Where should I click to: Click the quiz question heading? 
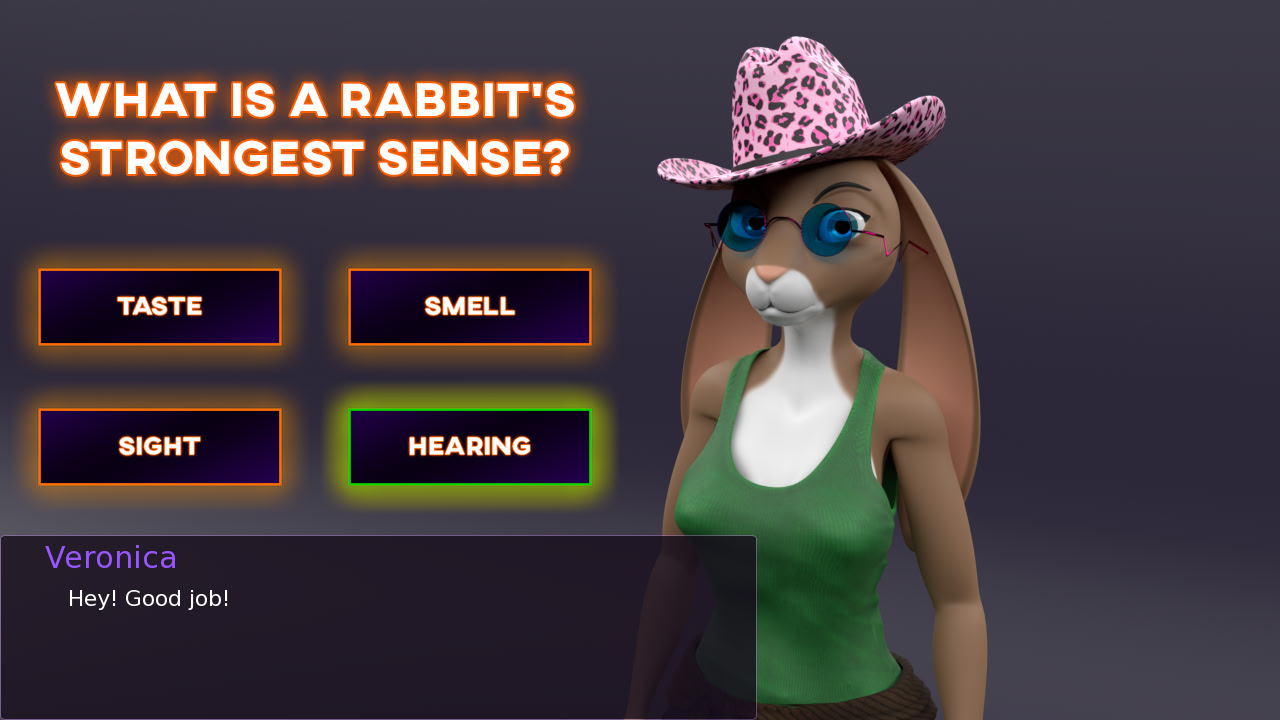[x=315, y=128]
